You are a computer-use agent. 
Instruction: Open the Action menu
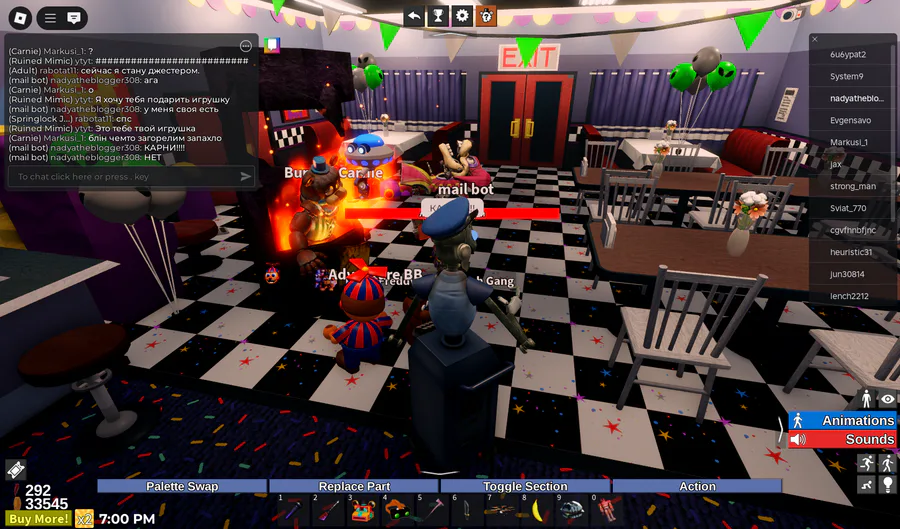697,487
